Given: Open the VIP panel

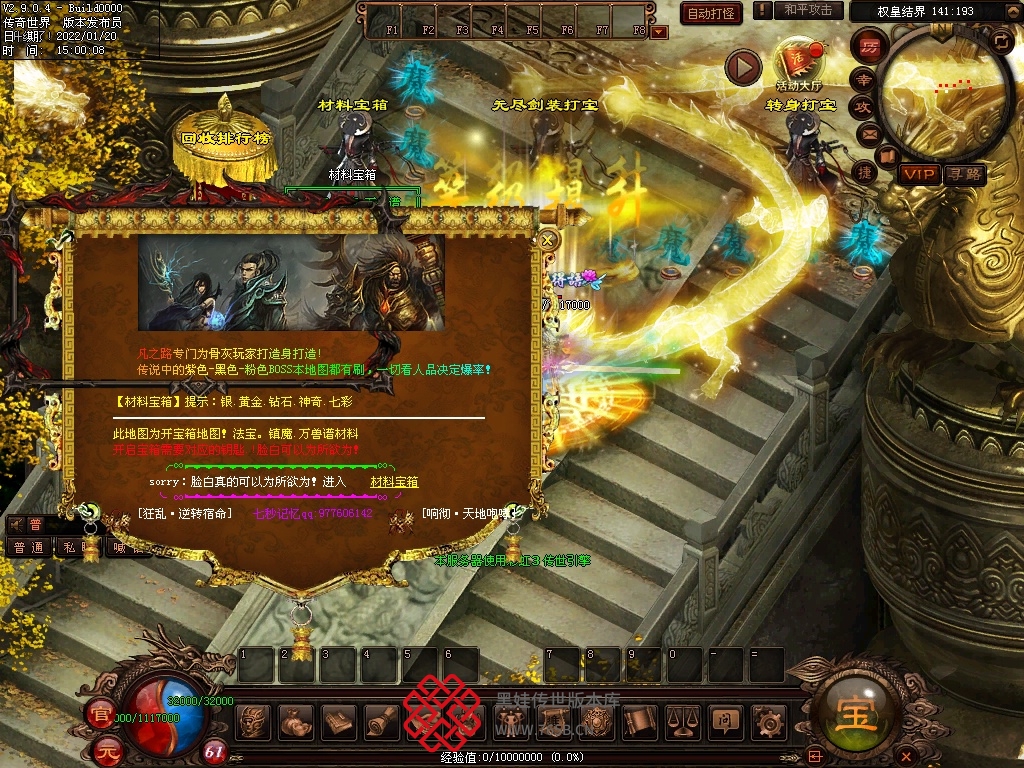Looking at the screenshot, I should pyautogui.click(x=918, y=174).
